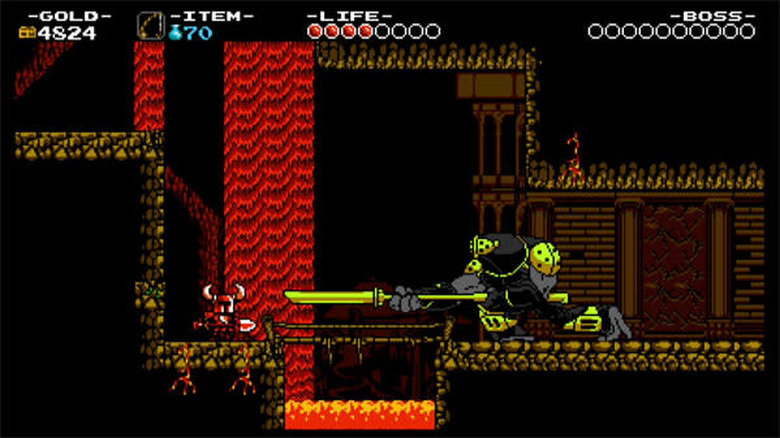Select the equipped relic item slot
Viewport: 780px width, 438px height.
pos(151,26)
